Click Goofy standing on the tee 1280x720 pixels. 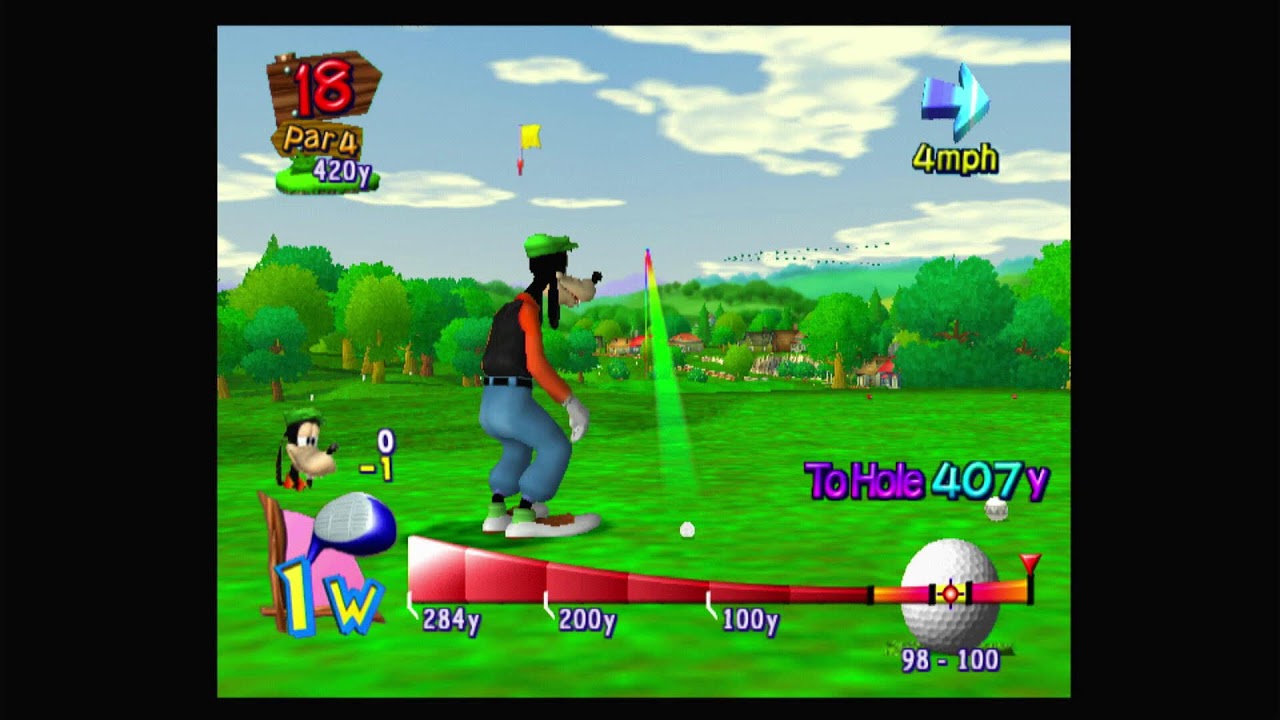point(530,390)
